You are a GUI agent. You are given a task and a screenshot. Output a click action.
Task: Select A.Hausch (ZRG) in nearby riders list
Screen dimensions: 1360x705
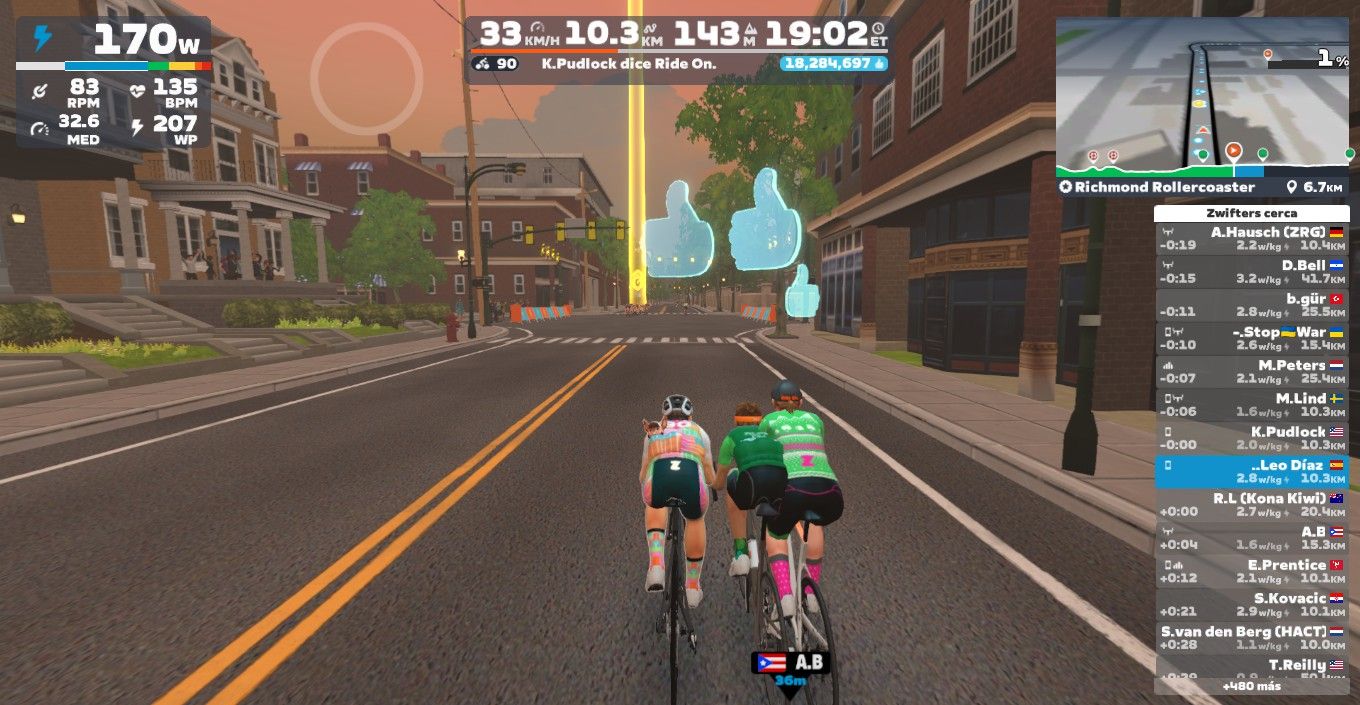(x=1251, y=238)
